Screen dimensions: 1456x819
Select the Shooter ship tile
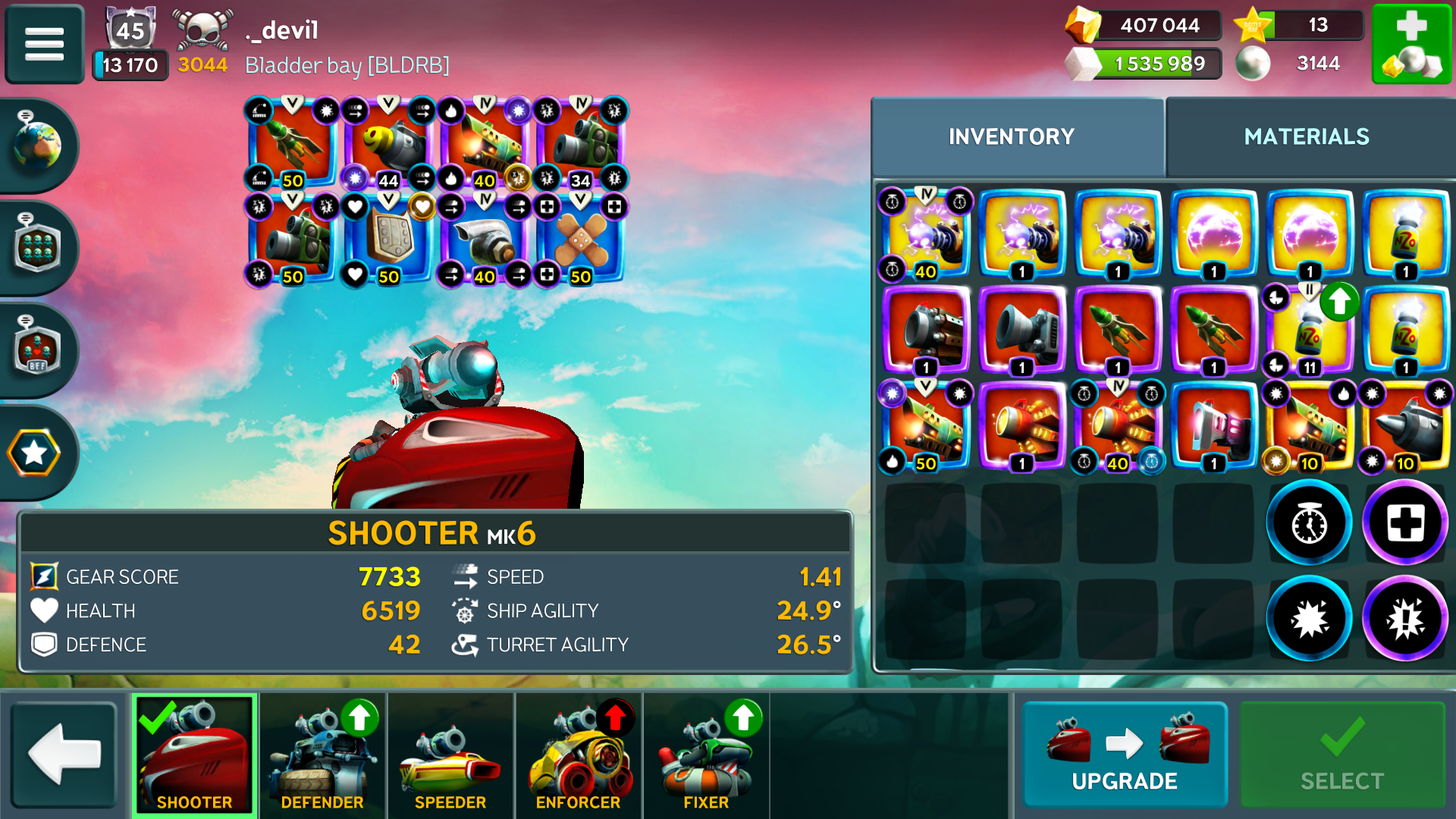[195, 754]
